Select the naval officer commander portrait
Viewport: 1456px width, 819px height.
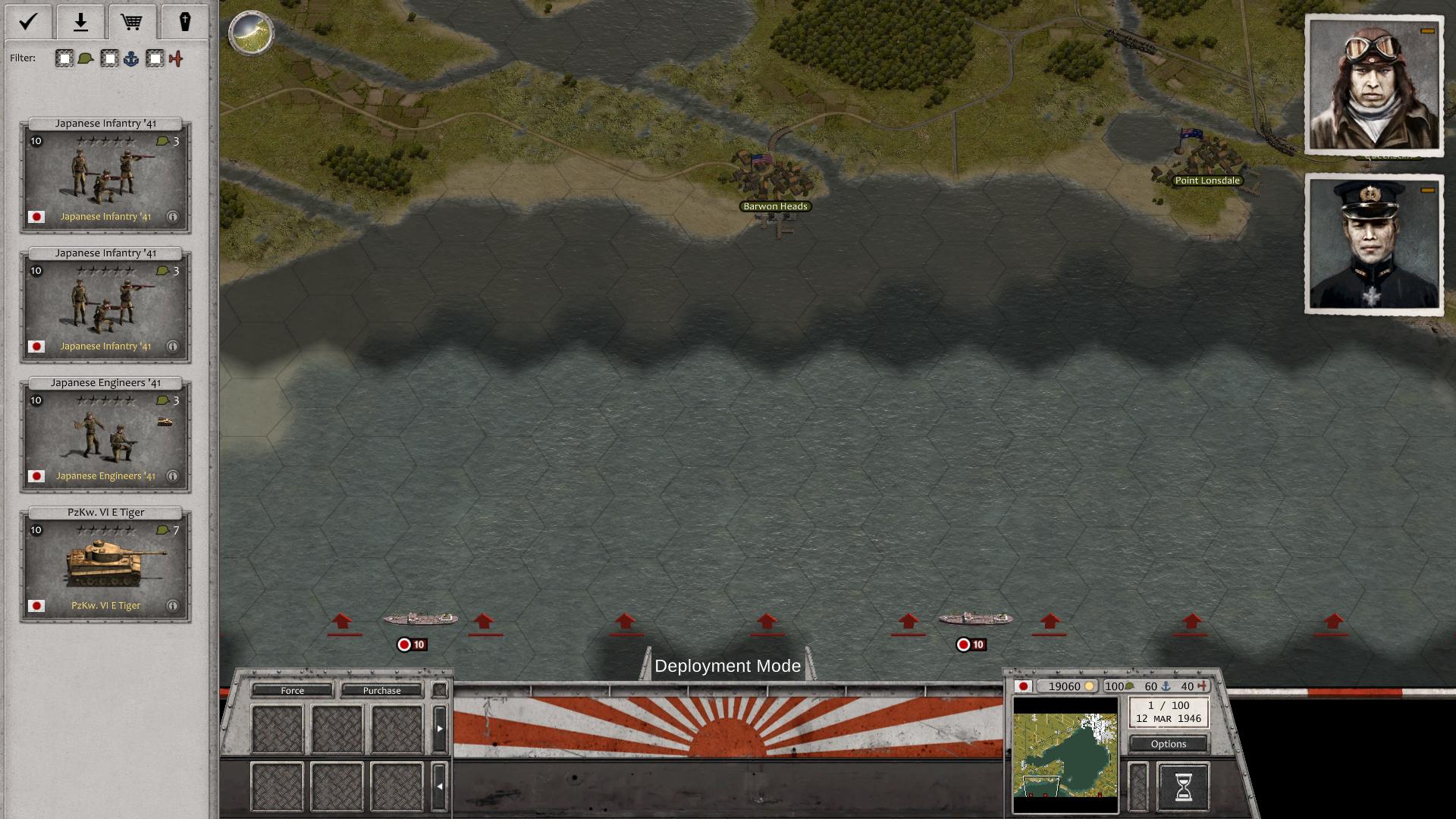click(1373, 244)
